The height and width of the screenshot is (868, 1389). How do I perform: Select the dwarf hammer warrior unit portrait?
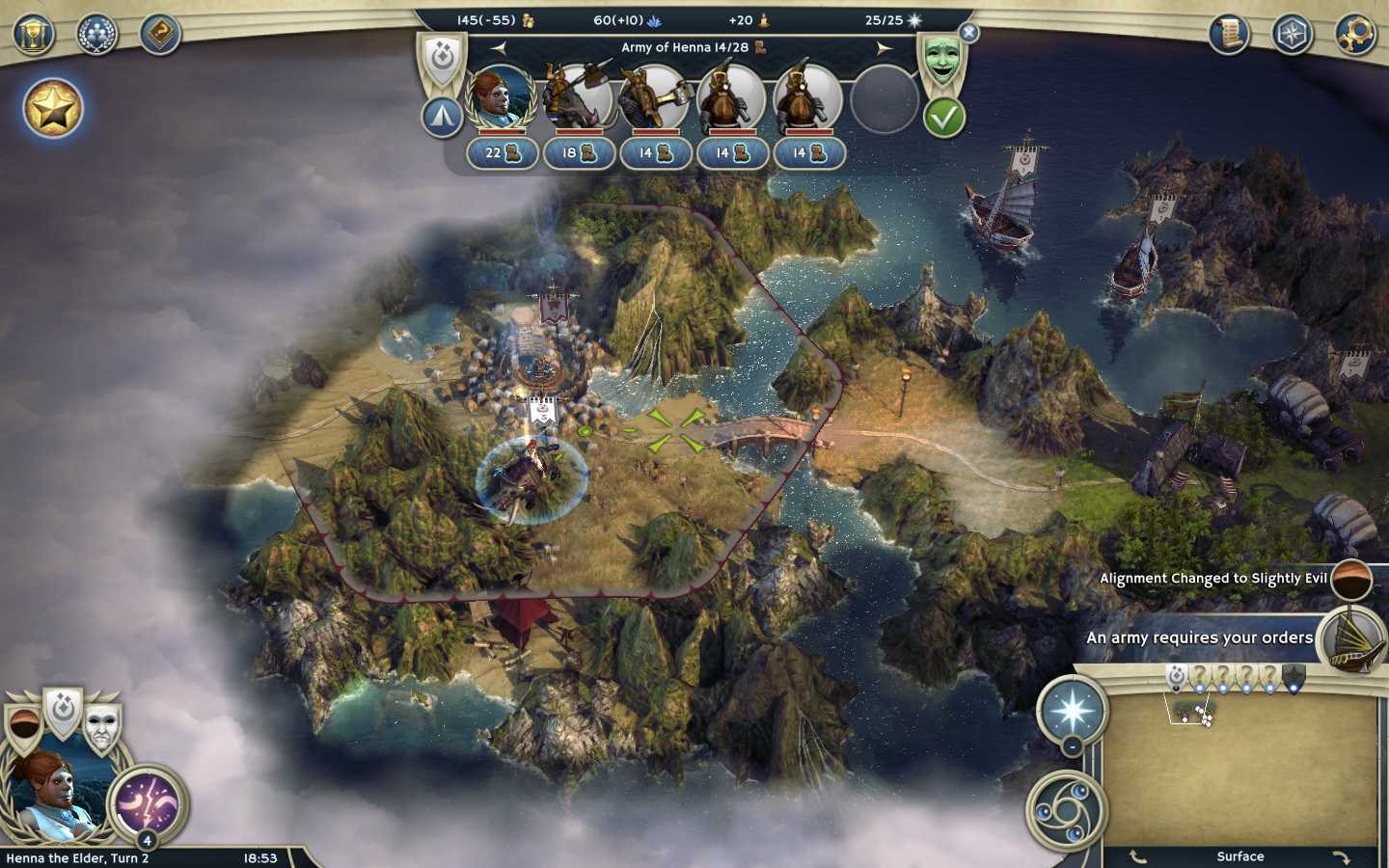pyautogui.click(x=655, y=98)
